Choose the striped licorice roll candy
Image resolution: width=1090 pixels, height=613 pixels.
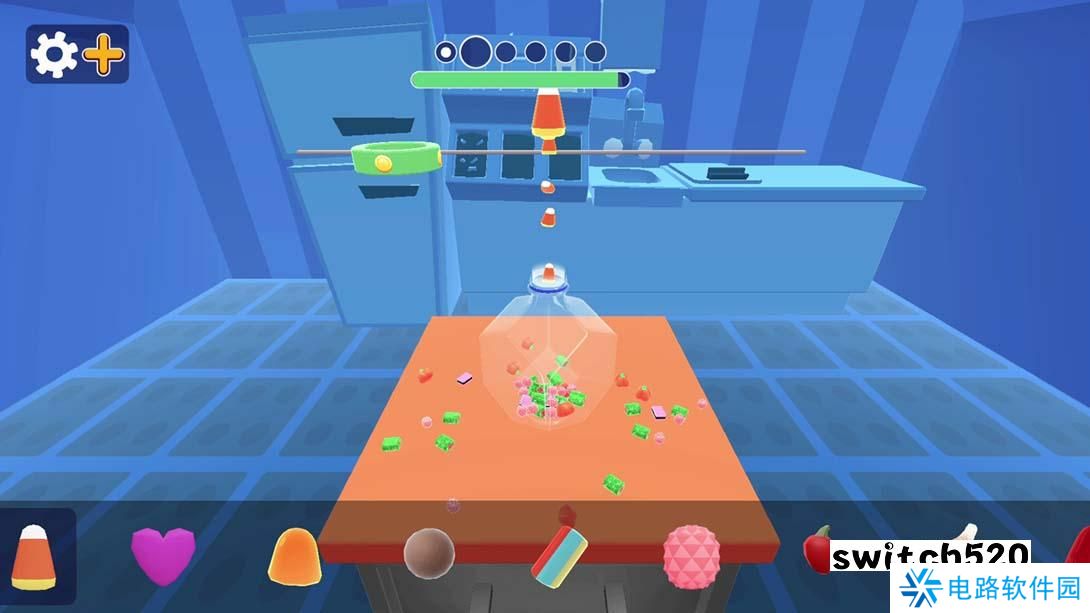pyautogui.click(x=559, y=555)
